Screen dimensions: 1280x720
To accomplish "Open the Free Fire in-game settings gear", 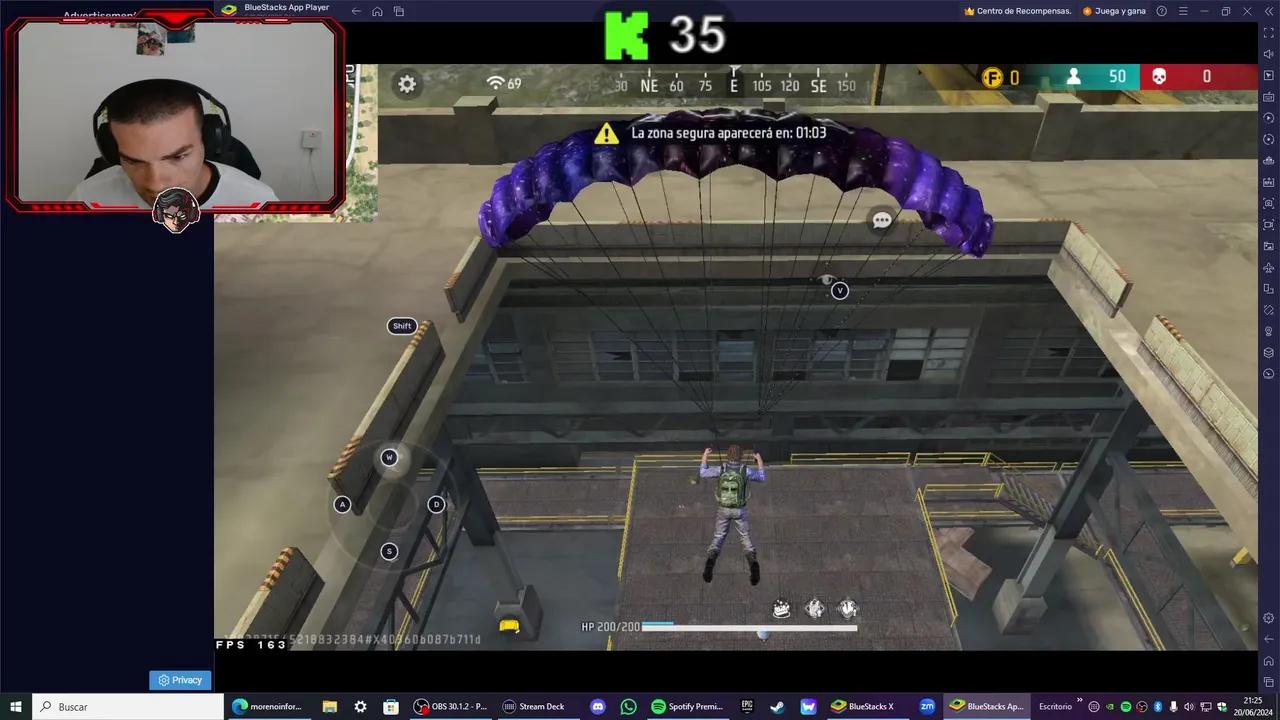I will [x=407, y=84].
